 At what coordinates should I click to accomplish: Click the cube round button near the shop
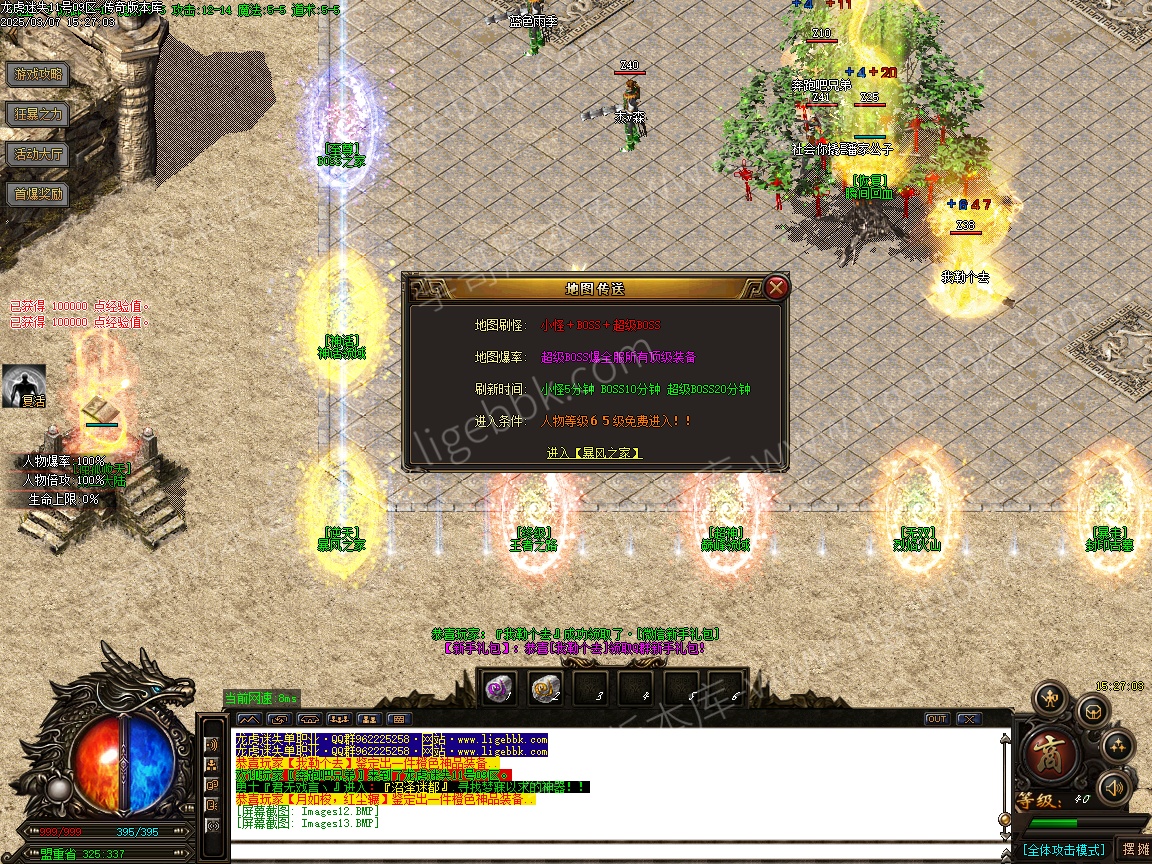(1093, 712)
